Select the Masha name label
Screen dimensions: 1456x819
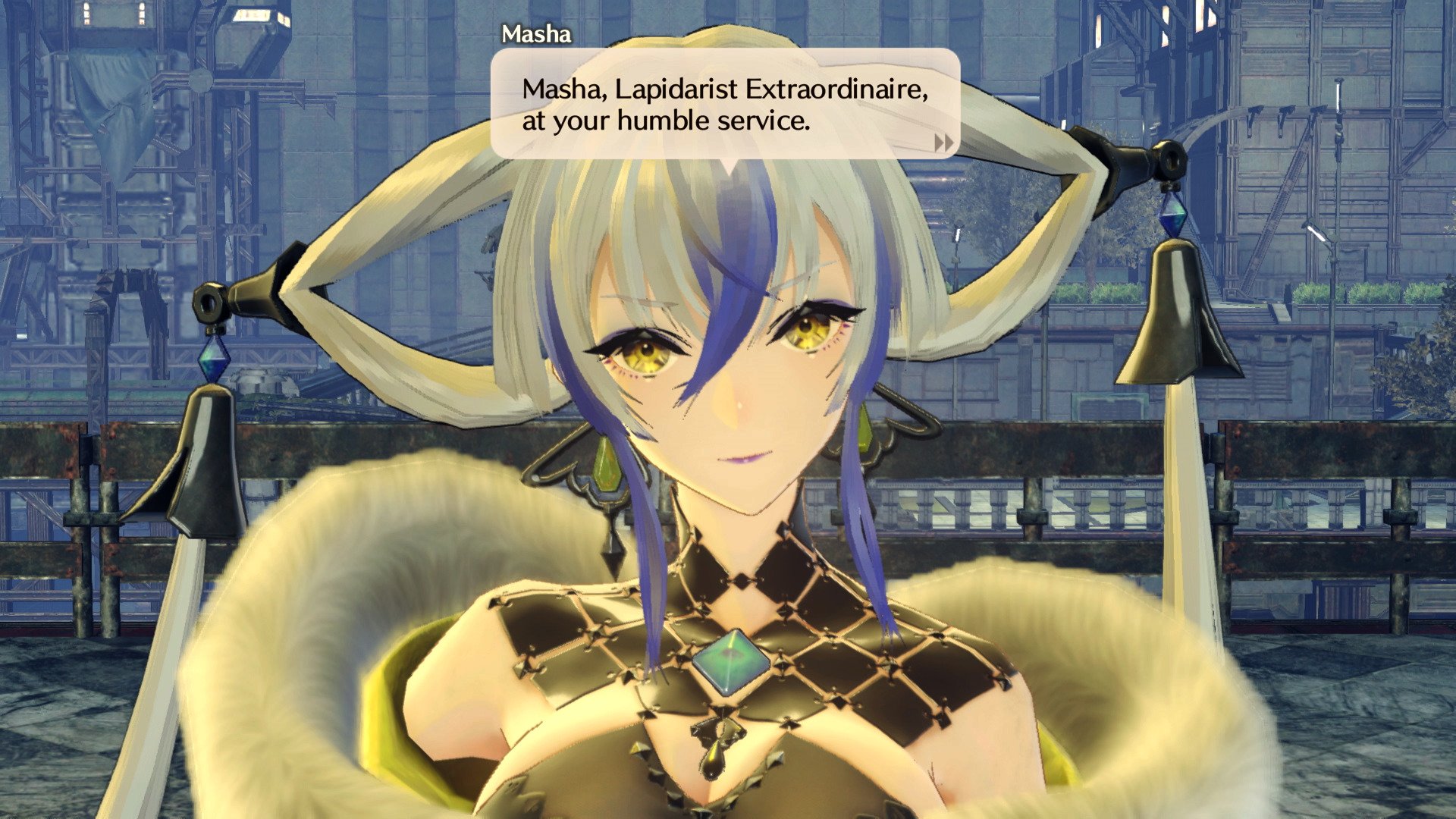pyautogui.click(x=538, y=32)
